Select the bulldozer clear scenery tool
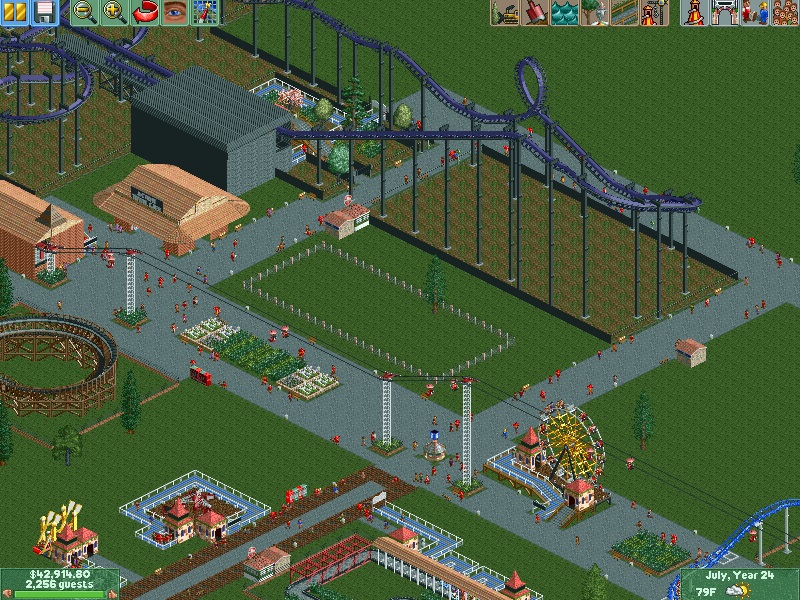The height and width of the screenshot is (600, 800). coord(505,12)
